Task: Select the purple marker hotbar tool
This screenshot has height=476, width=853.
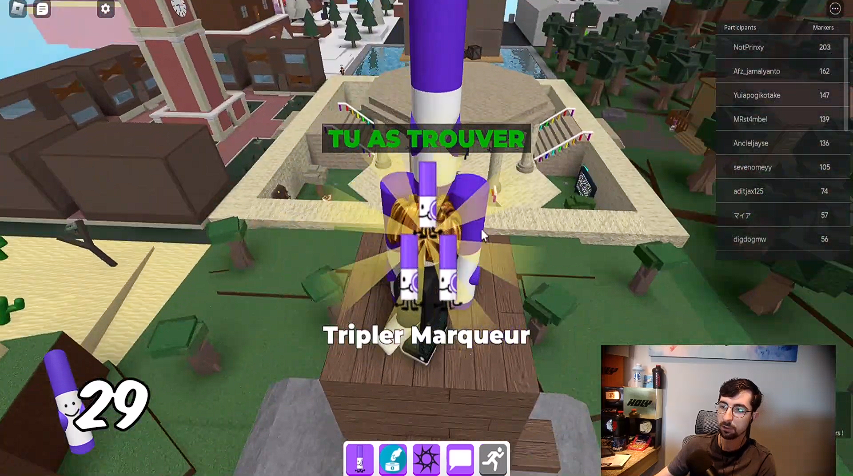Action: click(360, 460)
